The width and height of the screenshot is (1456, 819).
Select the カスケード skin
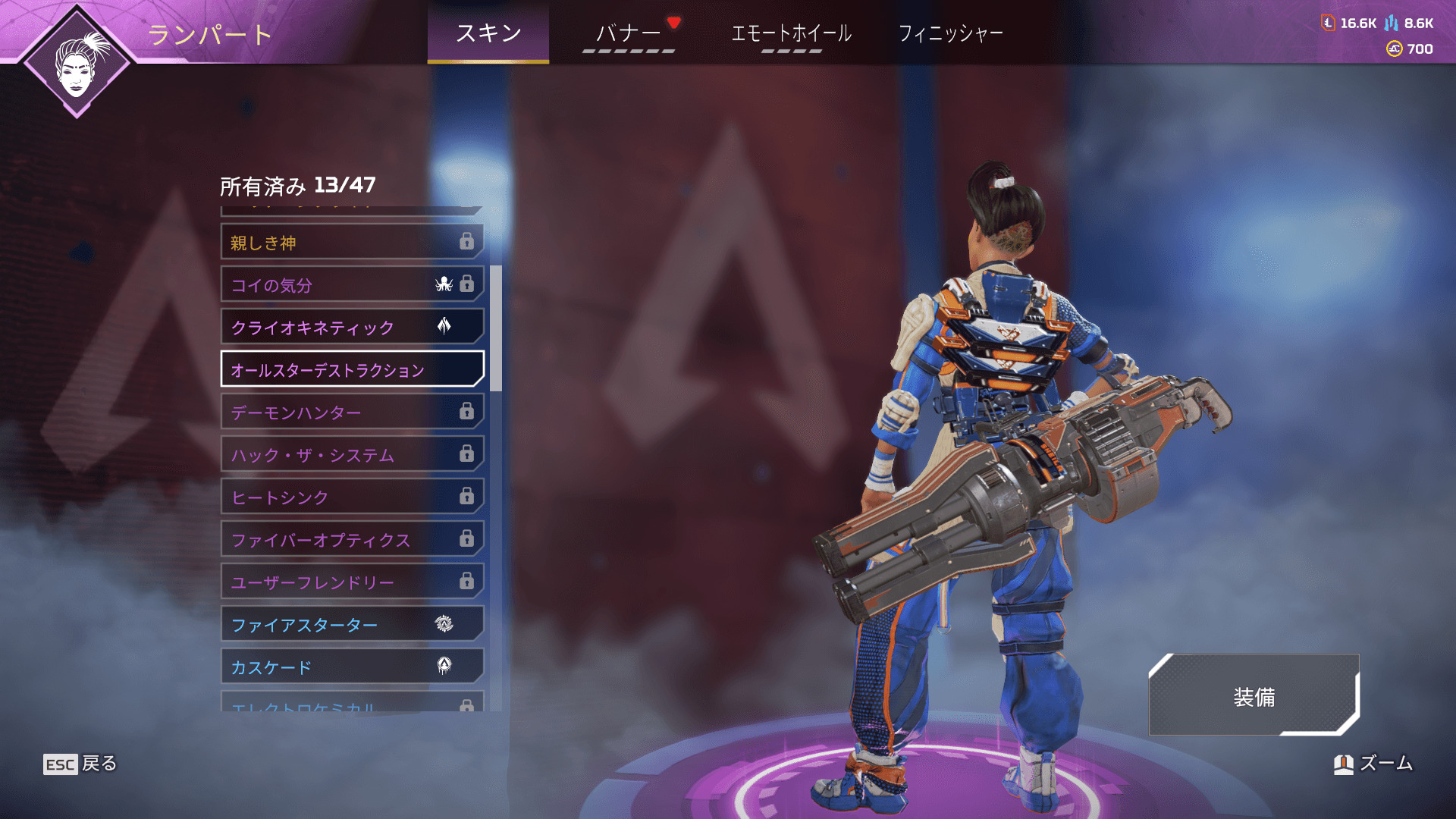point(352,667)
